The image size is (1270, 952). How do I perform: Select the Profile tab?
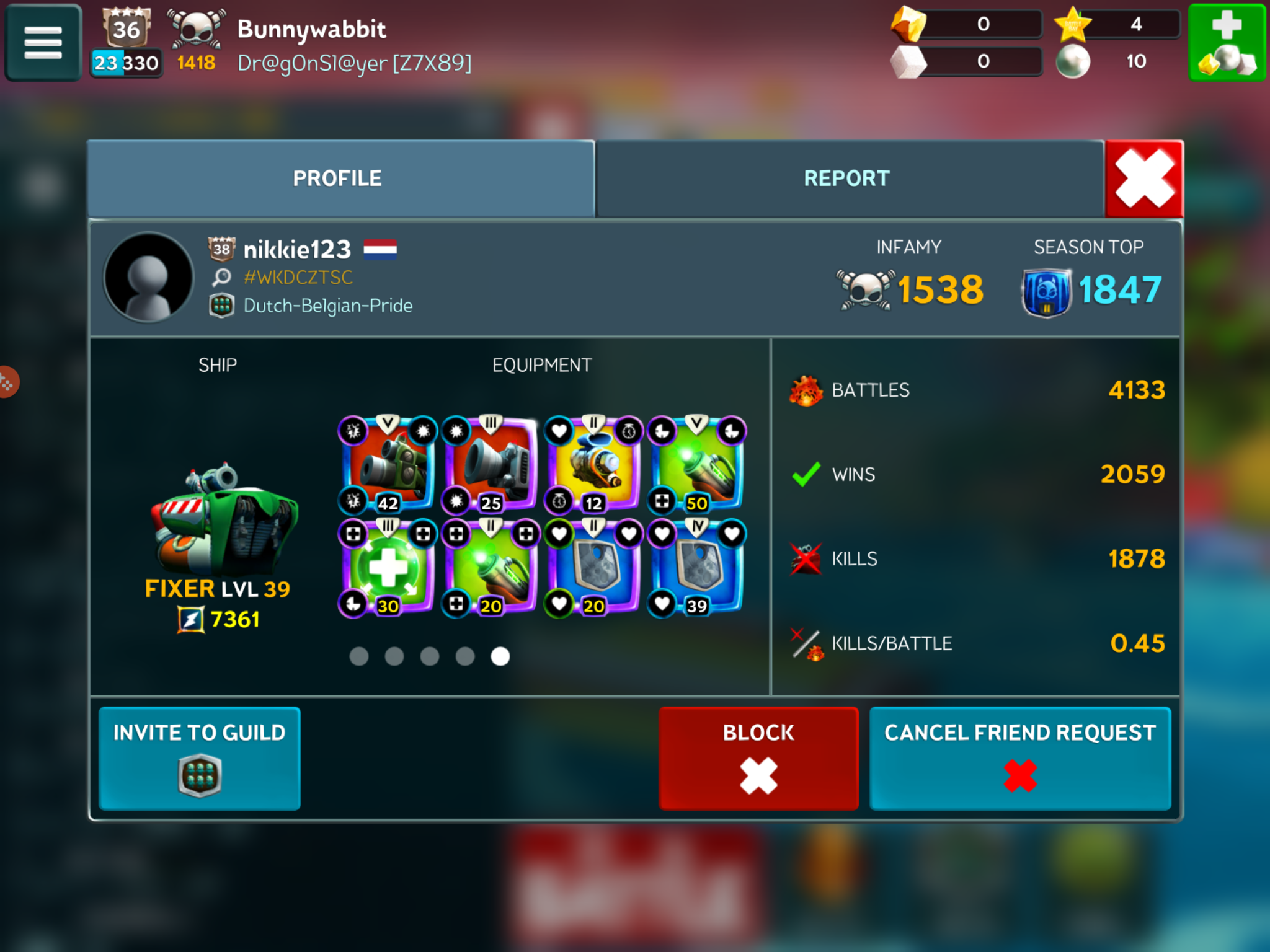pos(338,178)
